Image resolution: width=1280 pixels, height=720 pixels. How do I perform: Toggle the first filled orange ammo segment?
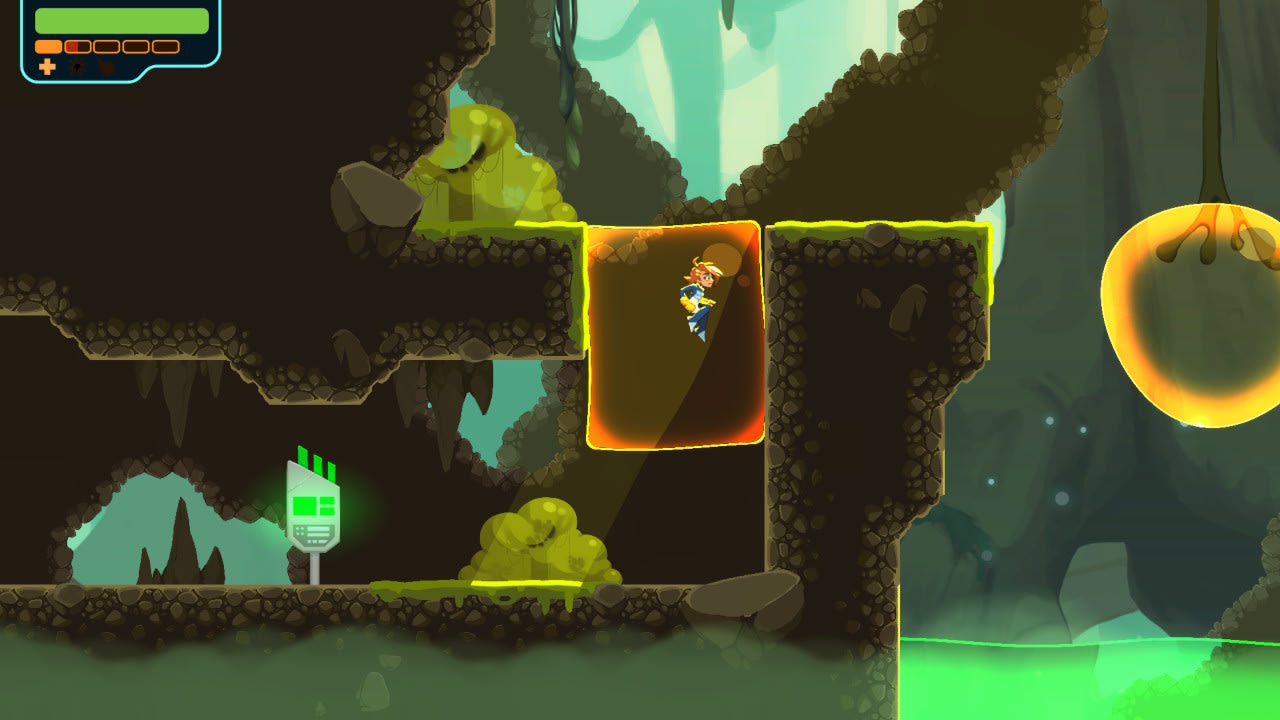click(x=49, y=47)
